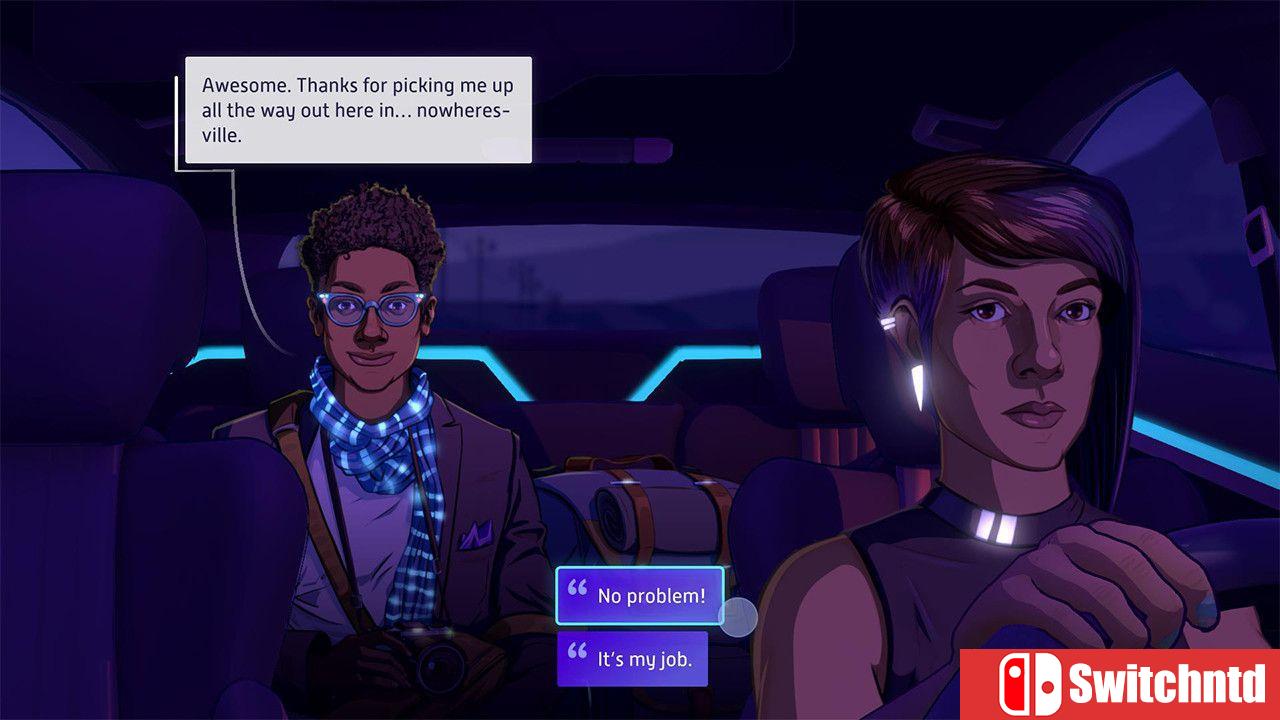Screen dimensions: 1280x720
Task: Choose the "No problem!" reply
Action: click(640, 596)
